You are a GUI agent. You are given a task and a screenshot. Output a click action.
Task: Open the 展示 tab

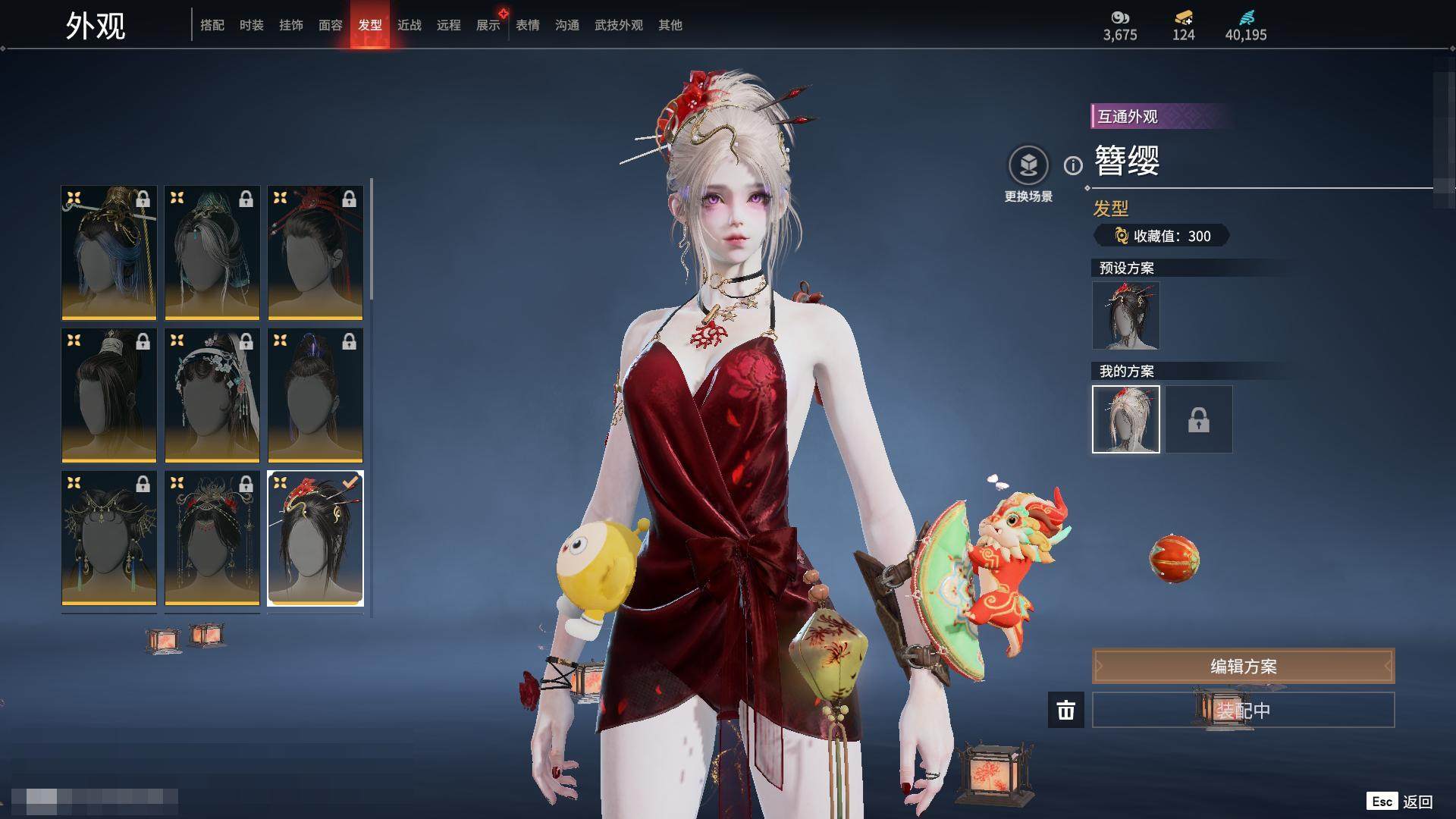[488, 25]
